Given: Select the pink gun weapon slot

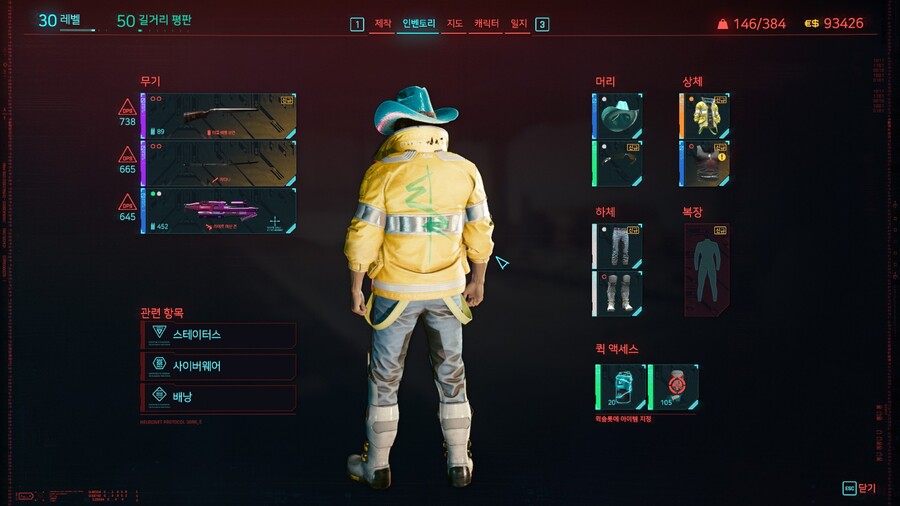Looking at the screenshot, I should pos(219,210).
